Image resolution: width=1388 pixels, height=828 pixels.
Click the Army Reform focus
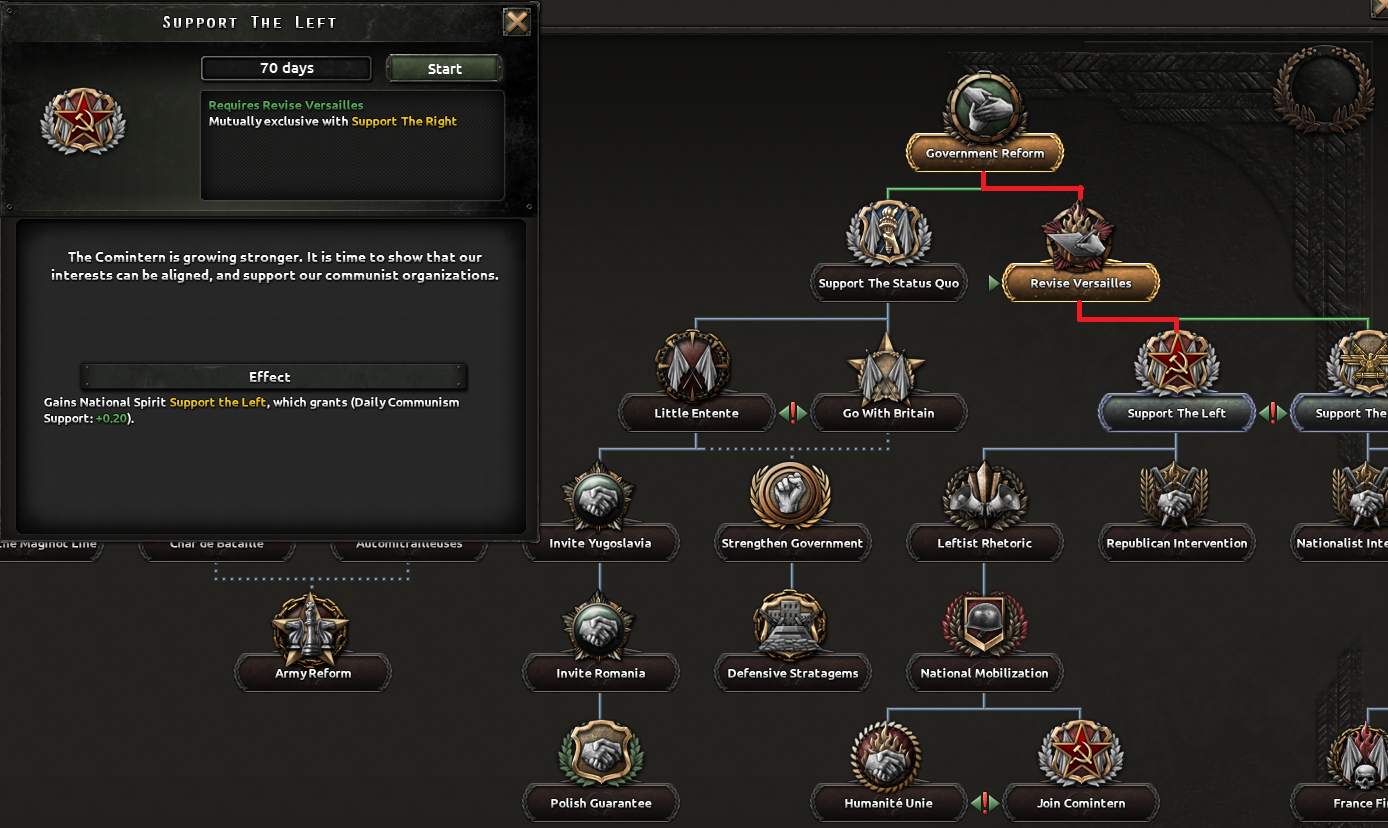[x=313, y=673]
